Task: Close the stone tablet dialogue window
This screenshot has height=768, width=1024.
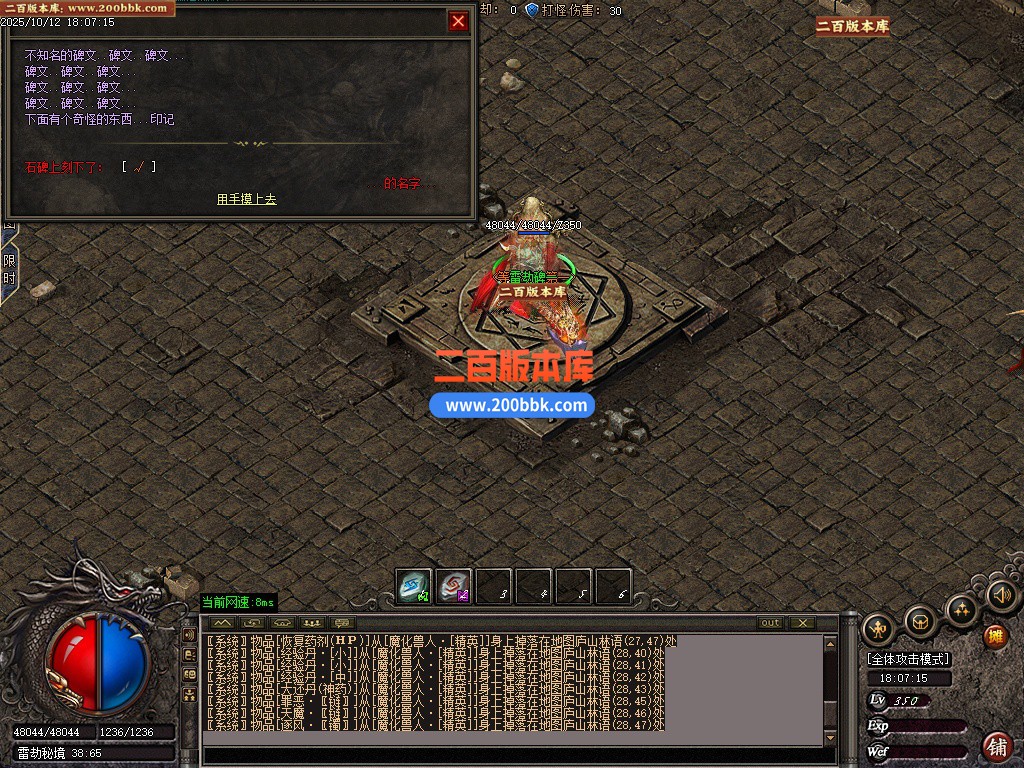Action: (458, 21)
